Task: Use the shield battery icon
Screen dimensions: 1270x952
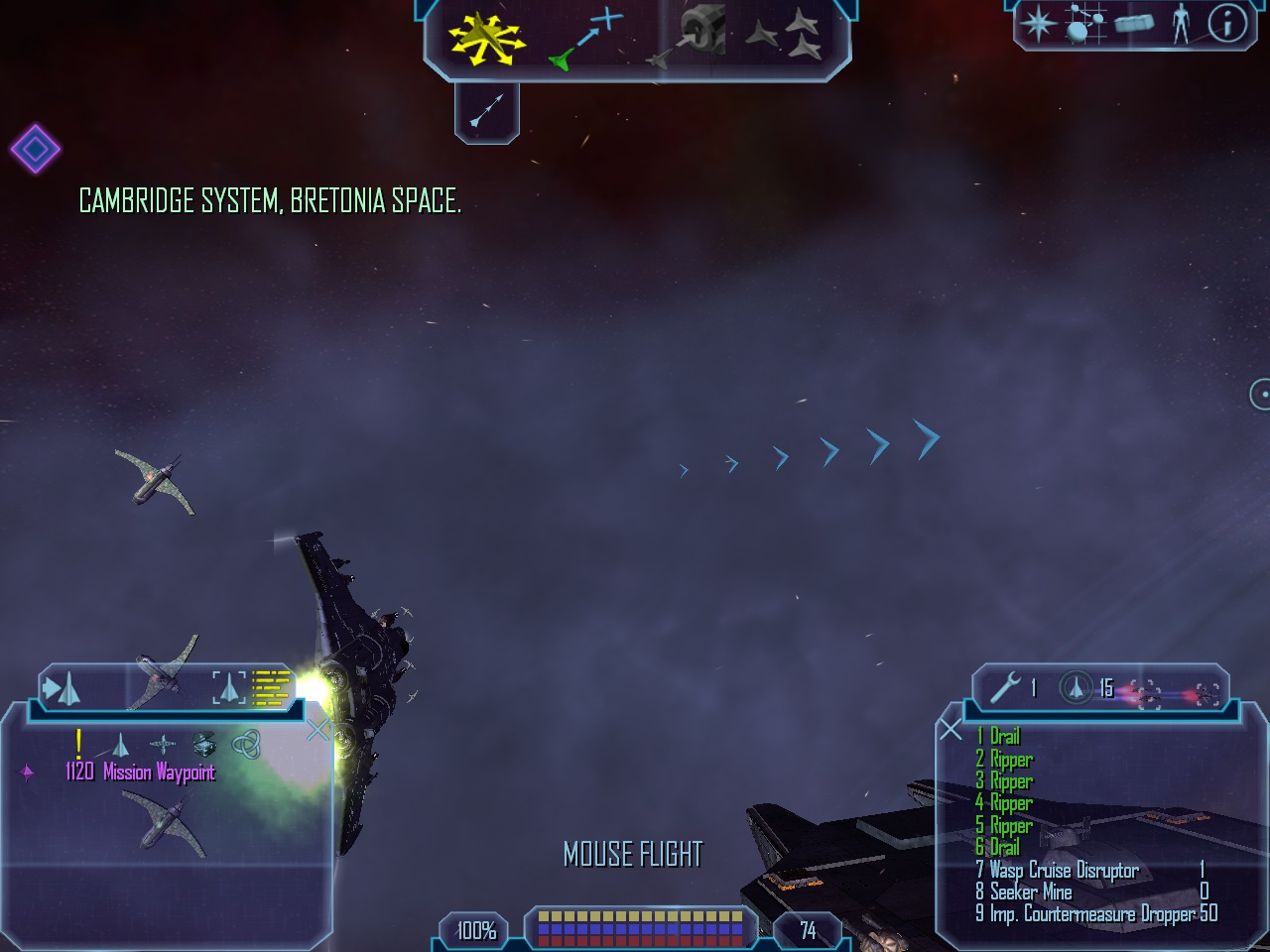Action: 1077,687
